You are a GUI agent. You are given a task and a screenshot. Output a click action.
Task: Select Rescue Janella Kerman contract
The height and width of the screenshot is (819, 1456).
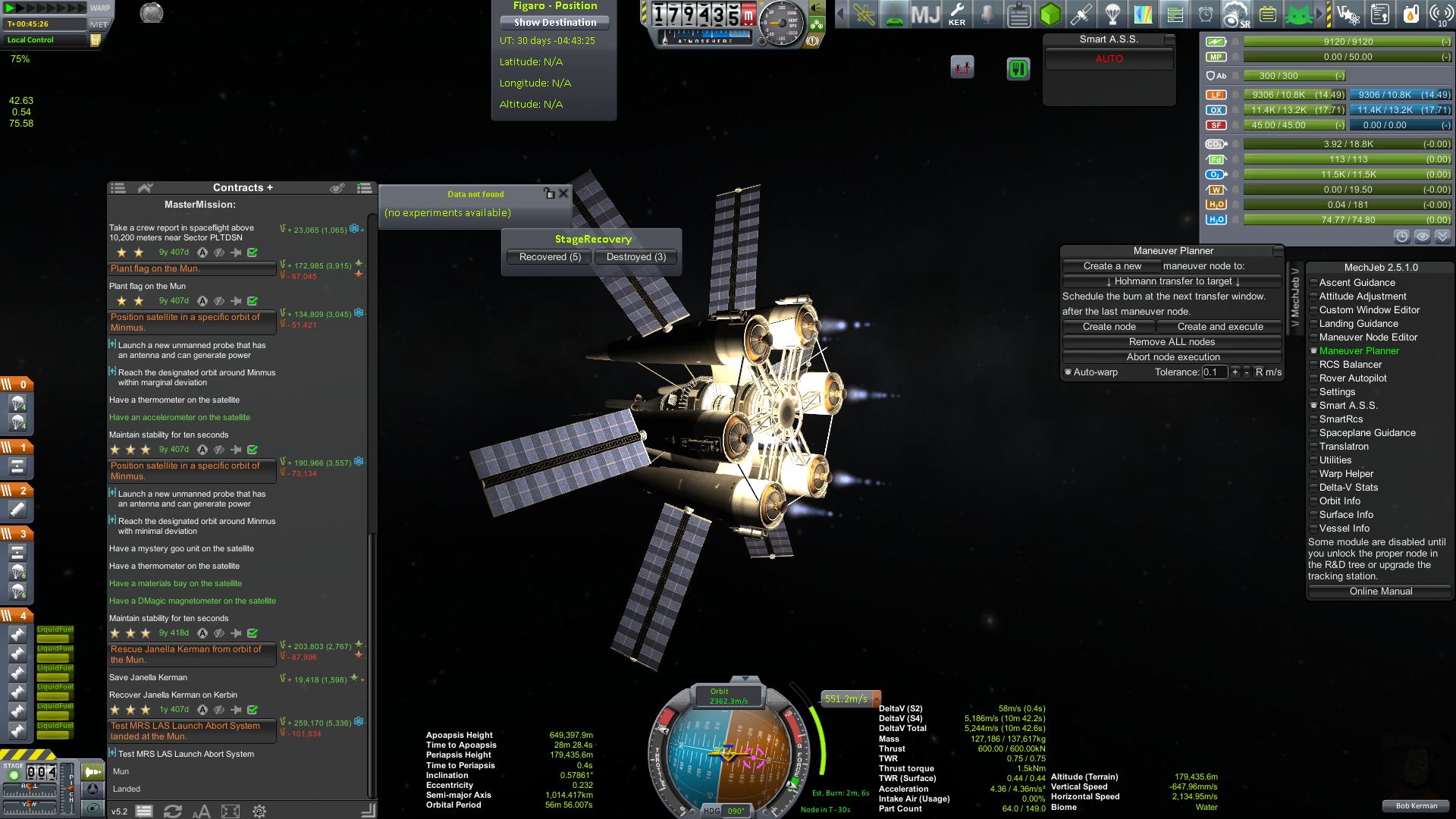(192, 654)
